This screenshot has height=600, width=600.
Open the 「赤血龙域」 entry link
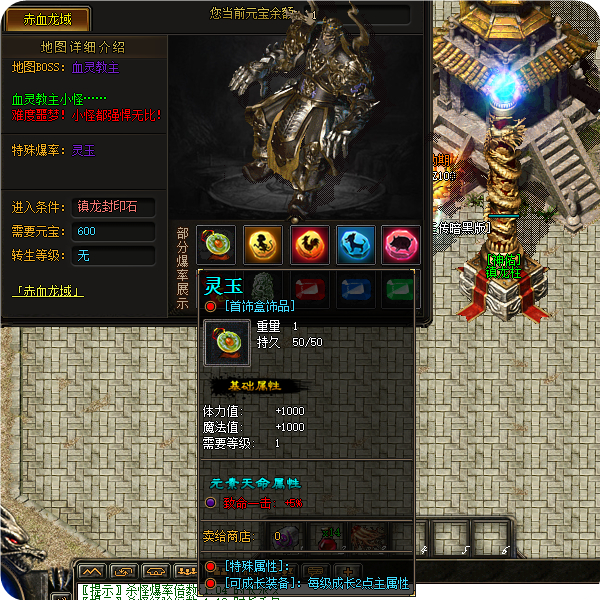pyautogui.click(x=48, y=292)
